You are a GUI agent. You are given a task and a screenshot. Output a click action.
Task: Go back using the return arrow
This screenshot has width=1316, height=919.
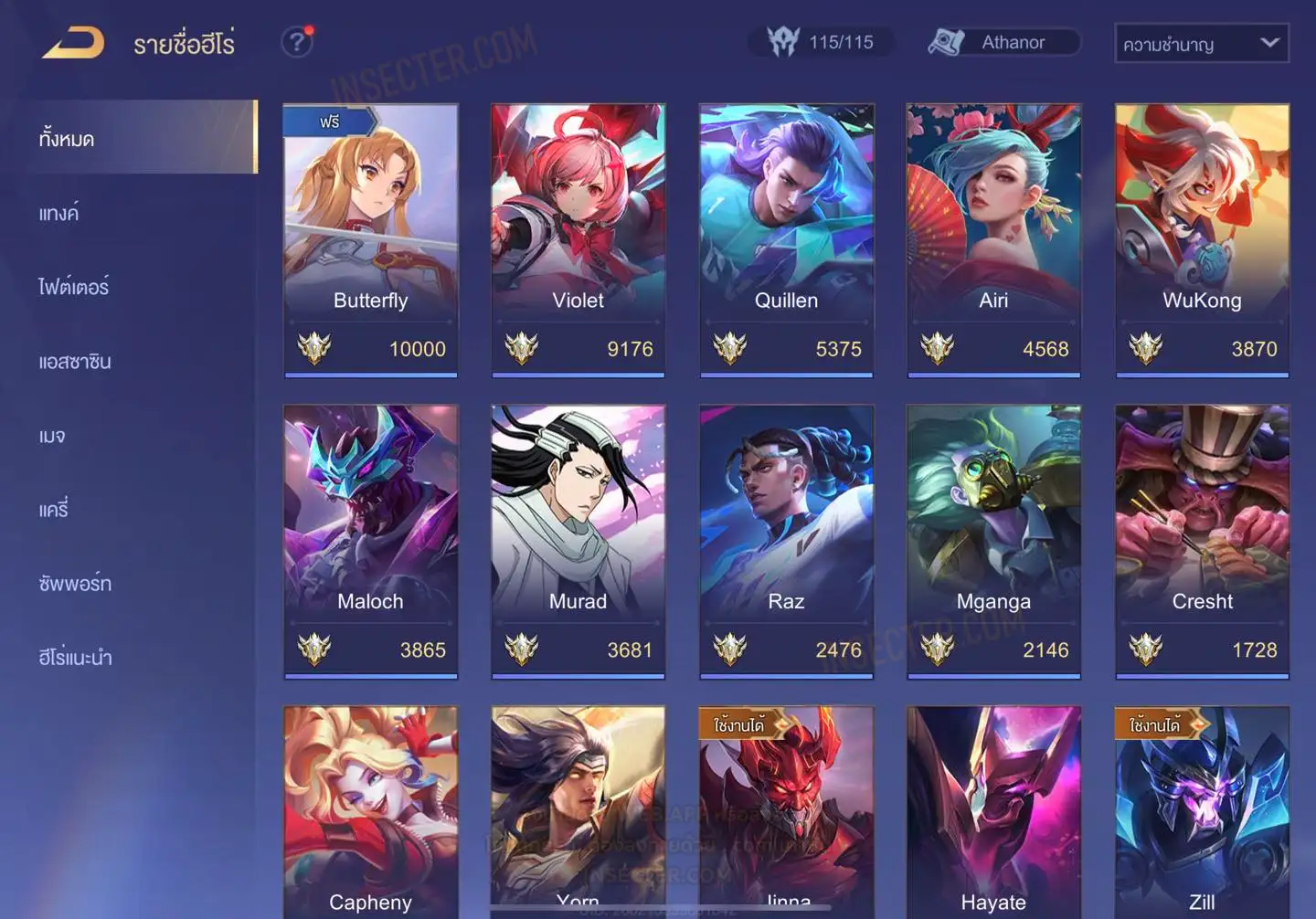pyautogui.click(x=73, y=43)
